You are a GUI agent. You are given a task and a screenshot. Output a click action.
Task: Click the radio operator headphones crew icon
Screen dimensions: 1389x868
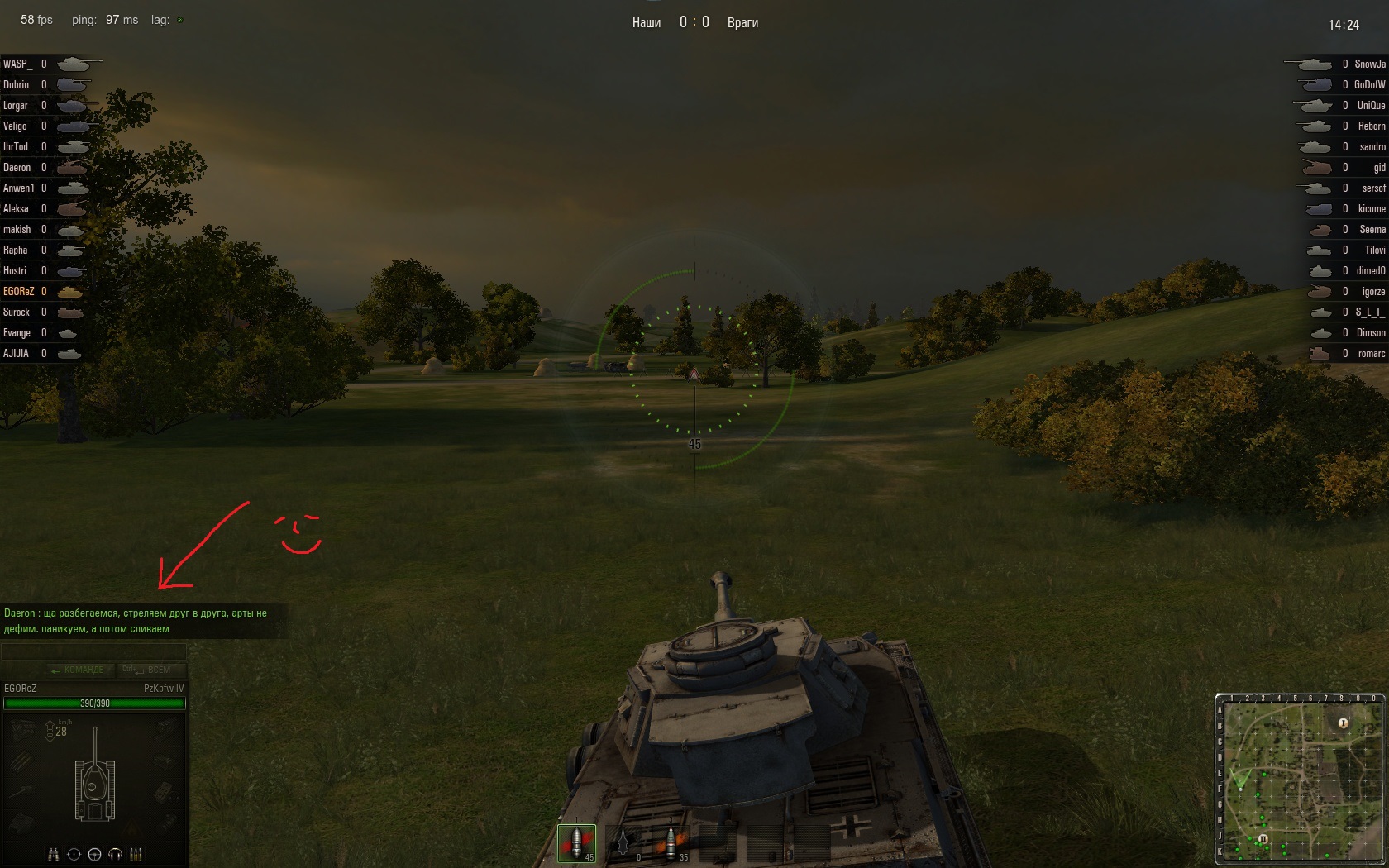click(x=116, y=854)
